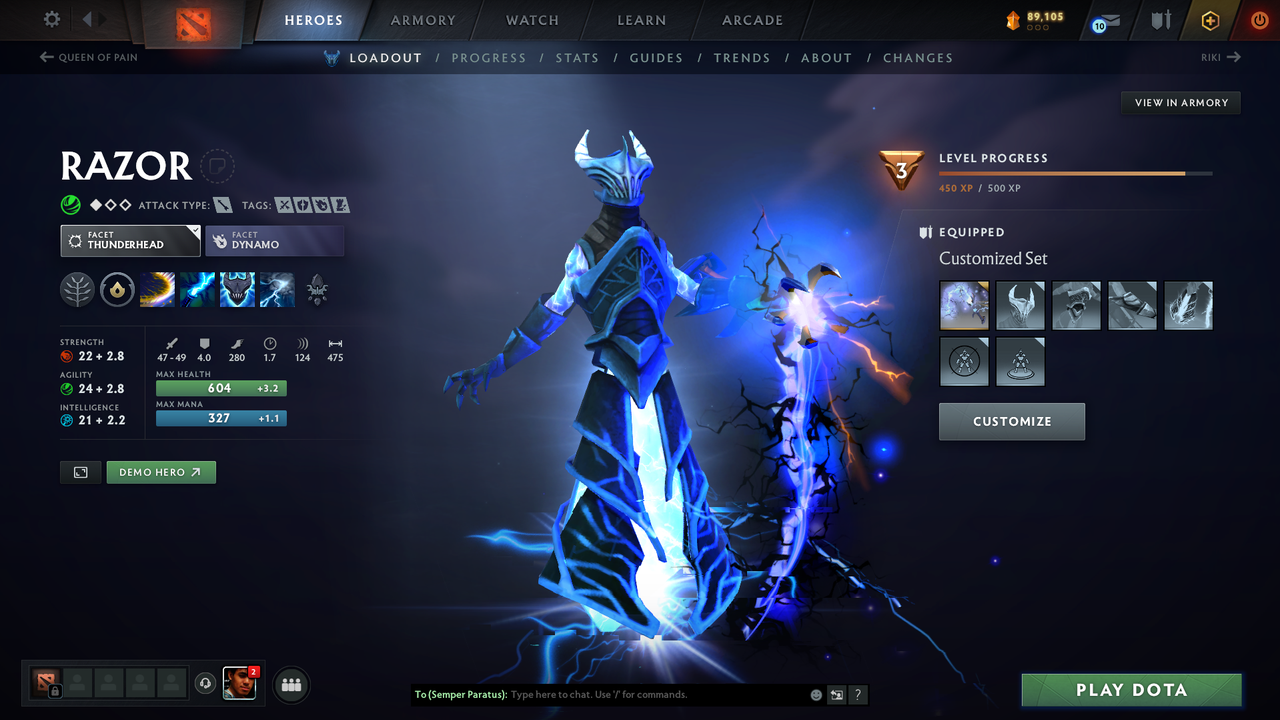Click the CUSTOMIZE button
Viewport: 1280px width, 720px height.
point(1011,421)
